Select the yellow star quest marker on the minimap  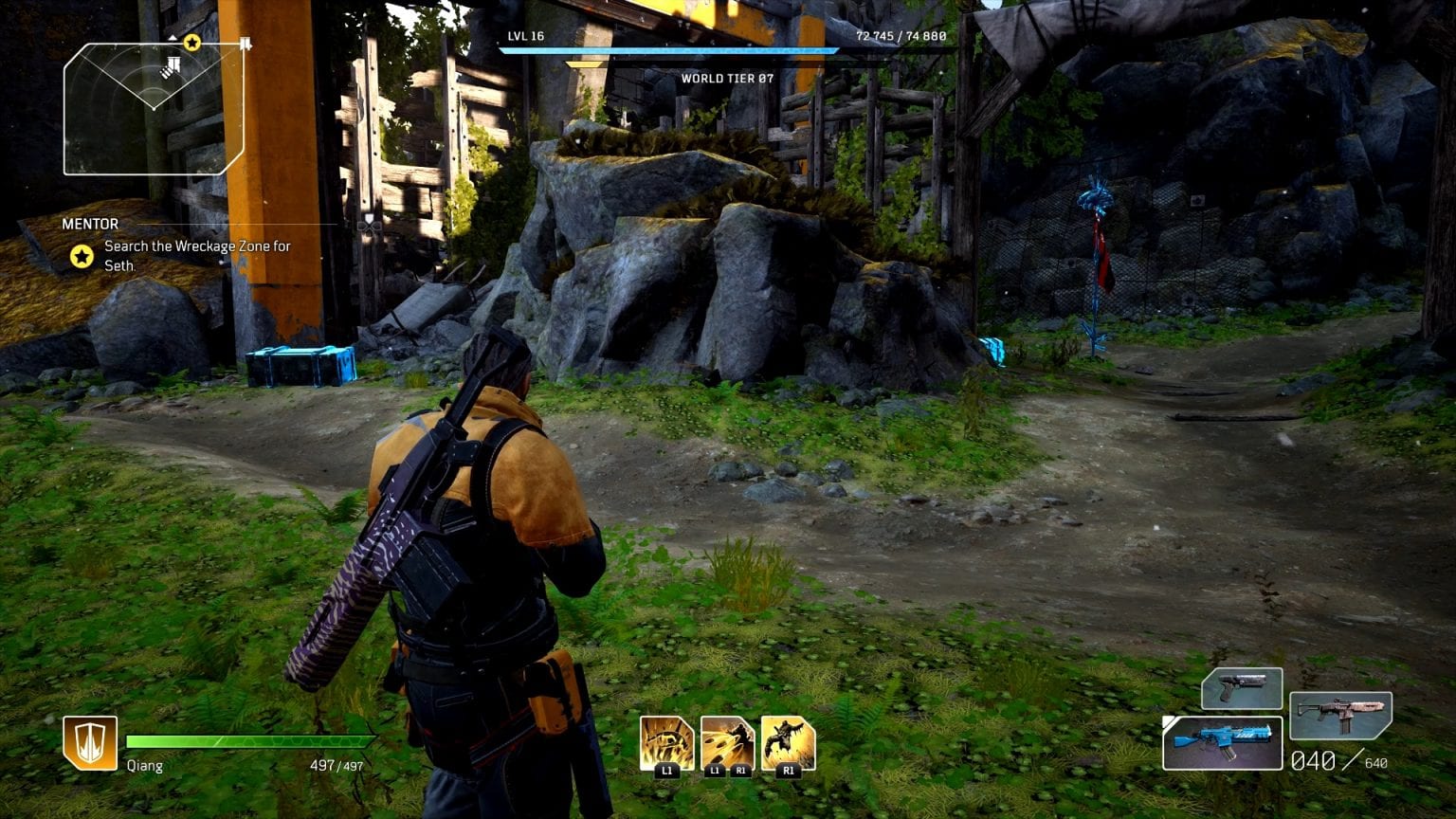(191, 42)
